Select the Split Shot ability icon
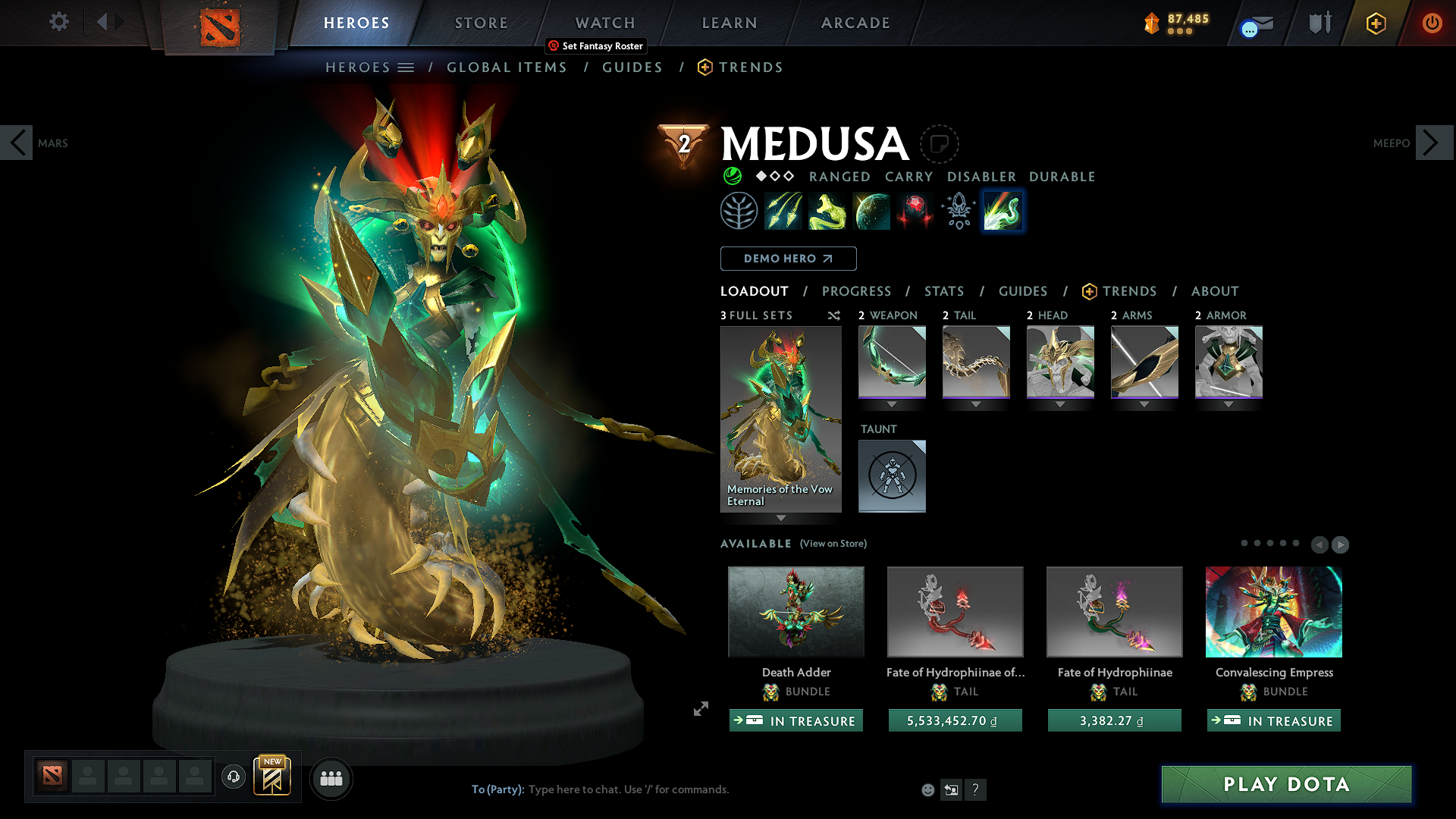This screenshot has width=1456, height=819. pyautogui.click(x=783, y=211)
